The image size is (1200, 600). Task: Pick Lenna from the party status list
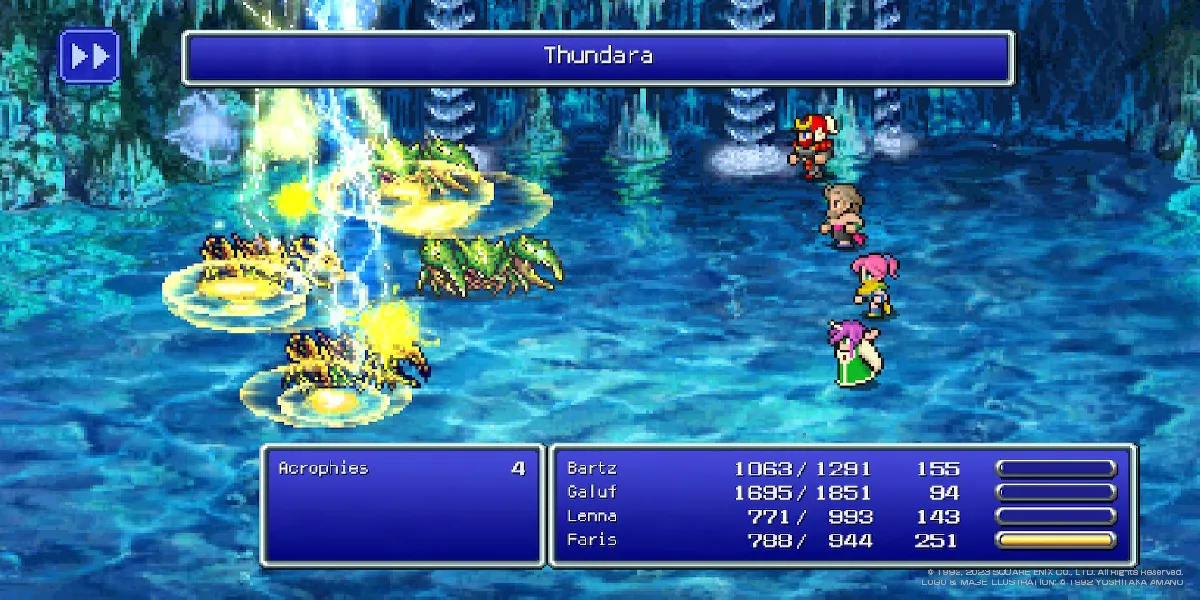click(x=591, y=516)
